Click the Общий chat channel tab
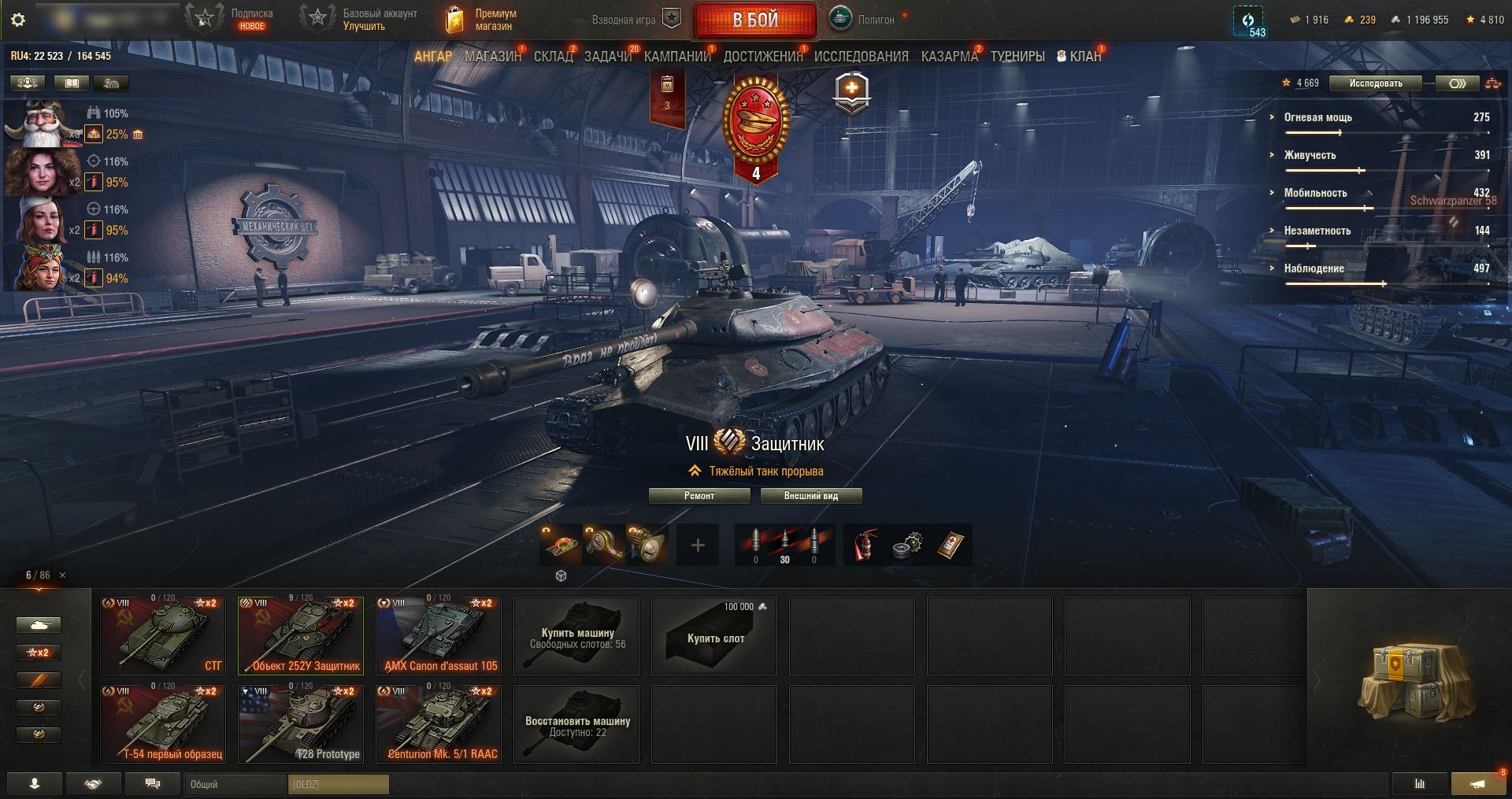This screenshot has height=799, width=1512. (235, 784)
